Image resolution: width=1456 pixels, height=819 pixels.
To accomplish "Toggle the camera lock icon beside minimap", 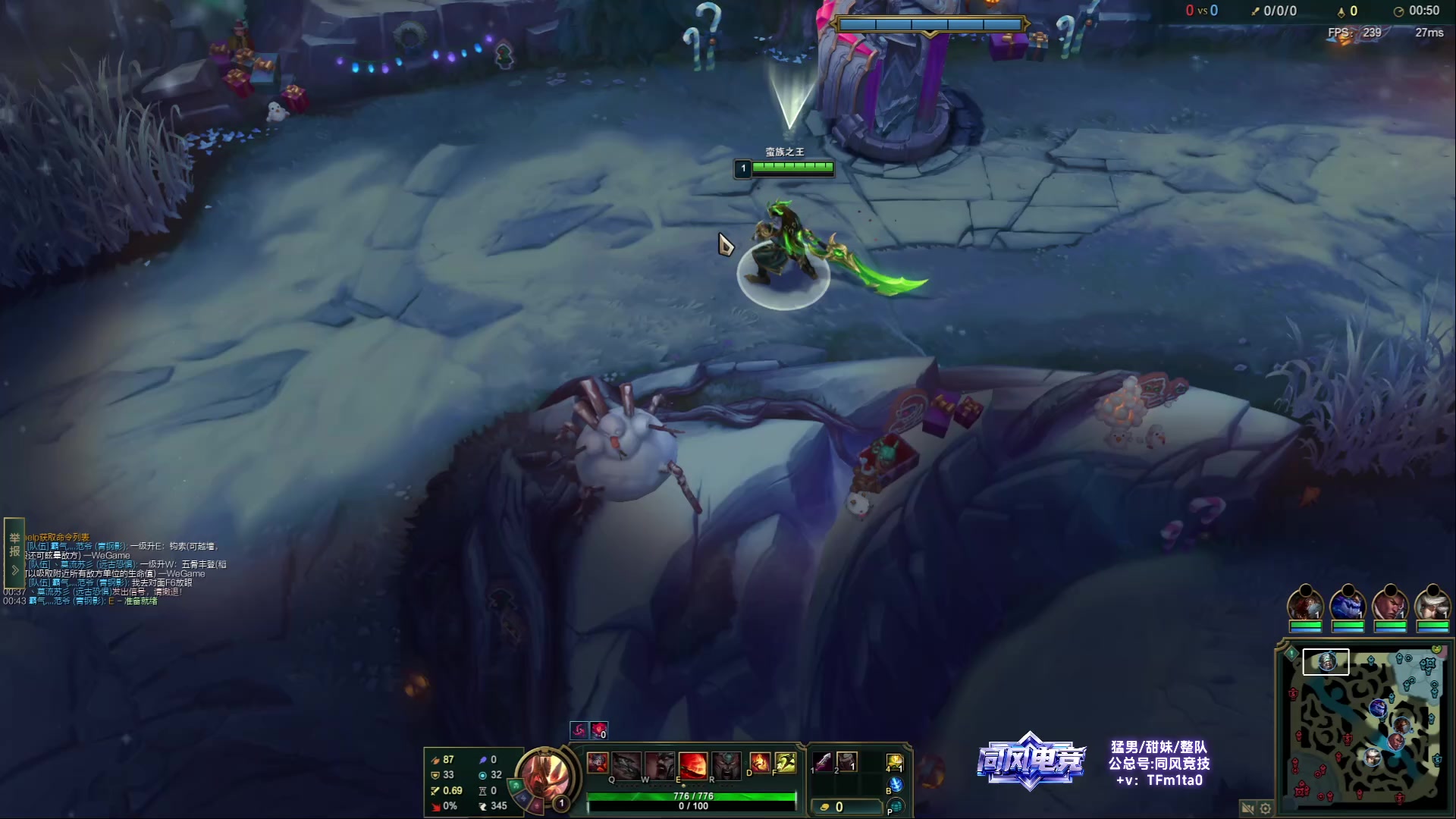I will (1247, 808).
